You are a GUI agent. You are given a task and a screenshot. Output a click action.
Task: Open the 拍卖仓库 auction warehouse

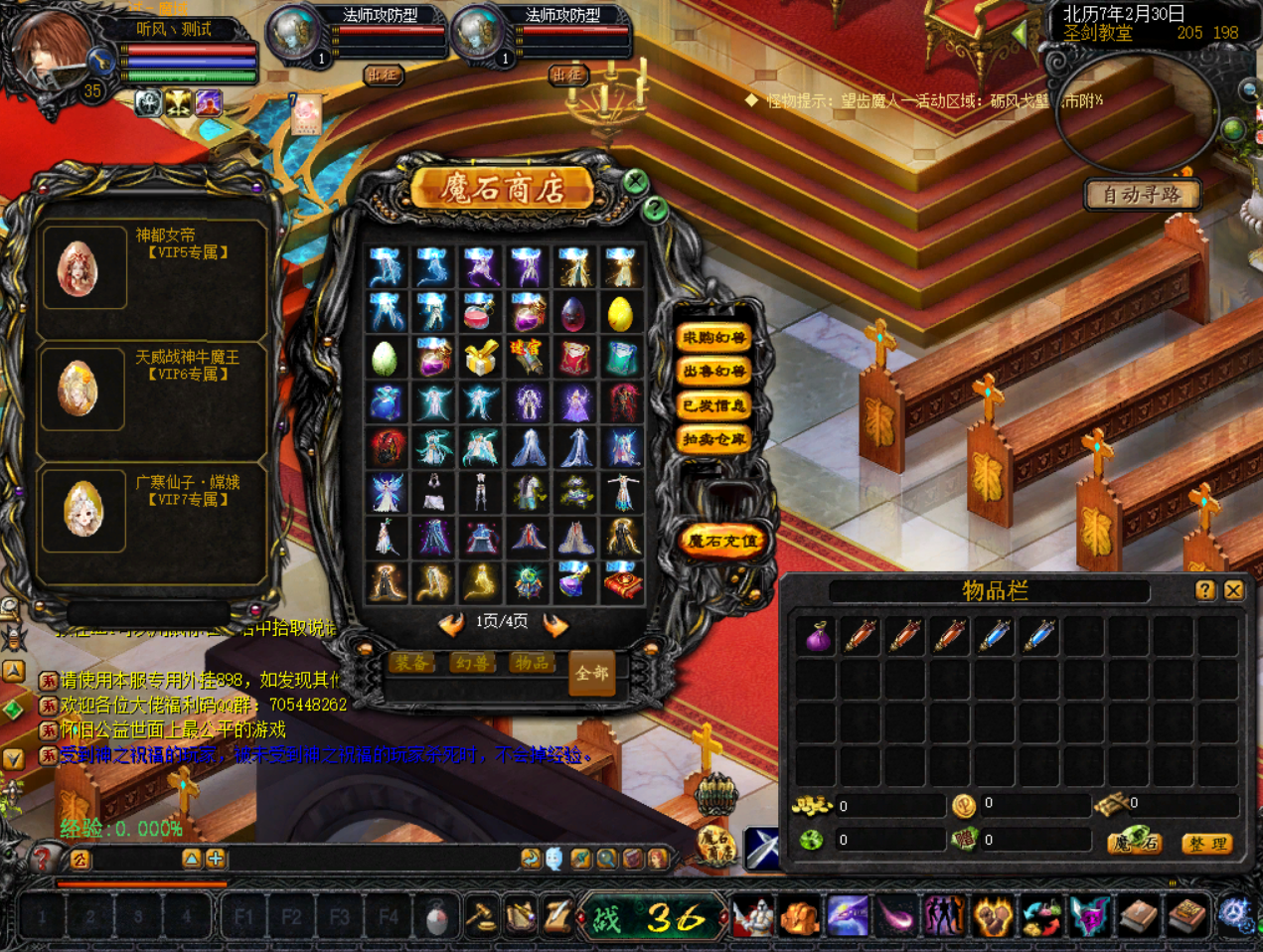tap(713, 439)
